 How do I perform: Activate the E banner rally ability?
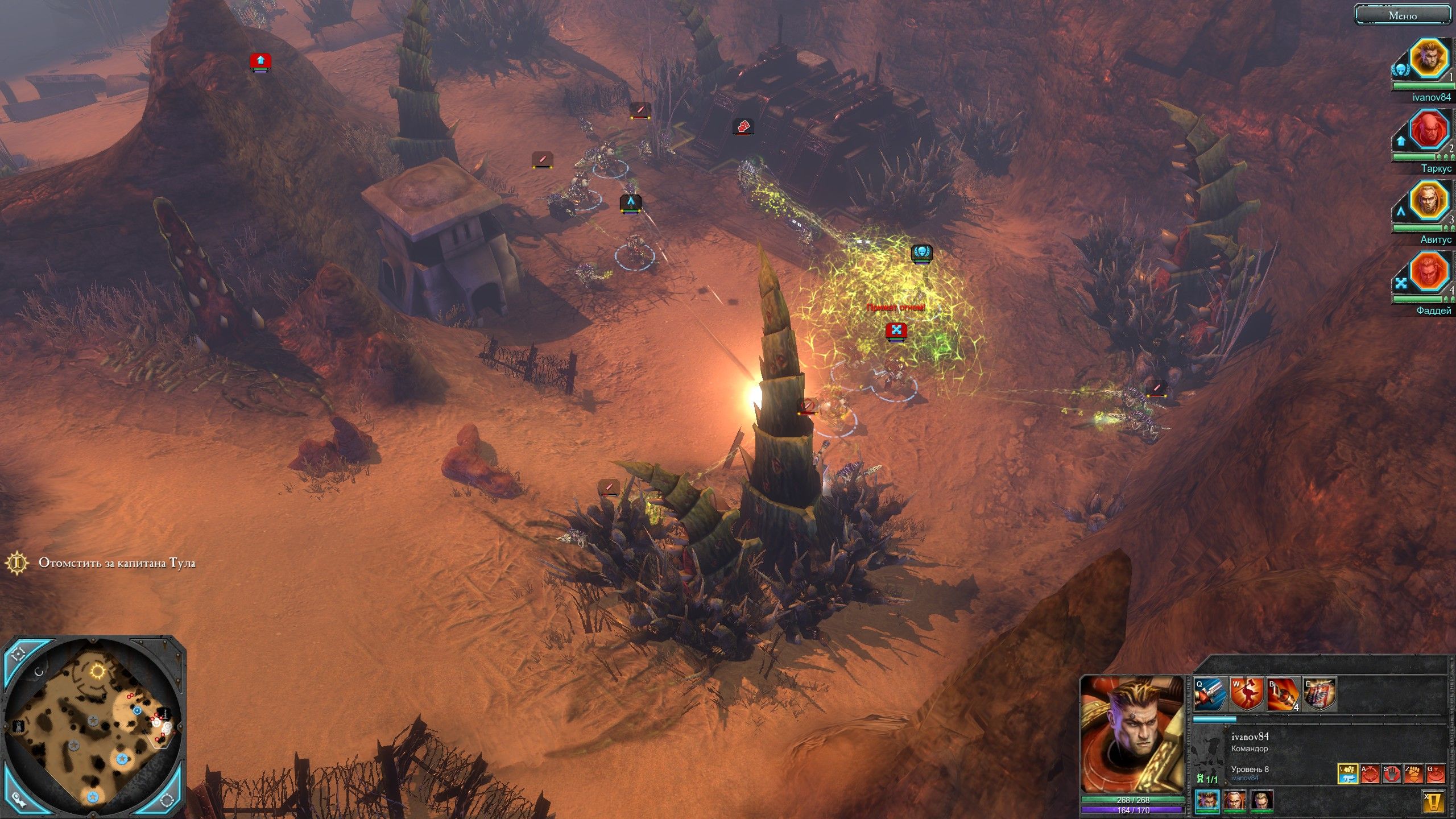1319,695
